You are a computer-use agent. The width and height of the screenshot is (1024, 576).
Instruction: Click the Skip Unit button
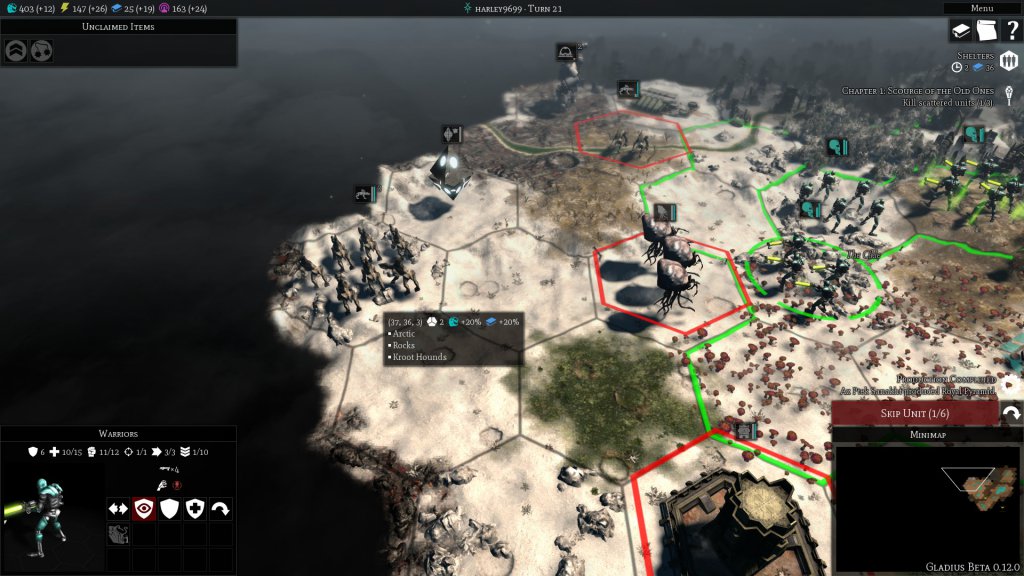(x=914, y=413)
